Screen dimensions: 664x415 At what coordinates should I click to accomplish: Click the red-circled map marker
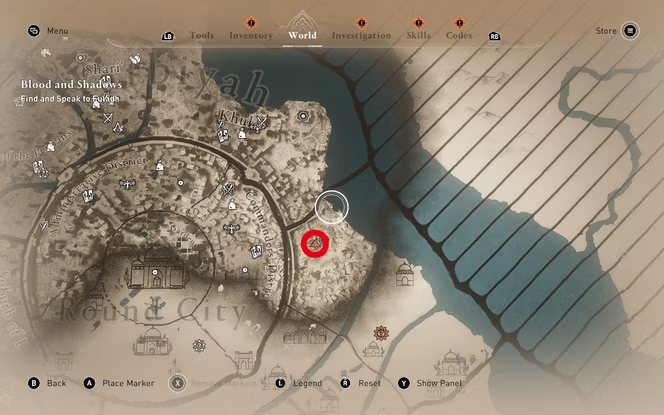316,243
